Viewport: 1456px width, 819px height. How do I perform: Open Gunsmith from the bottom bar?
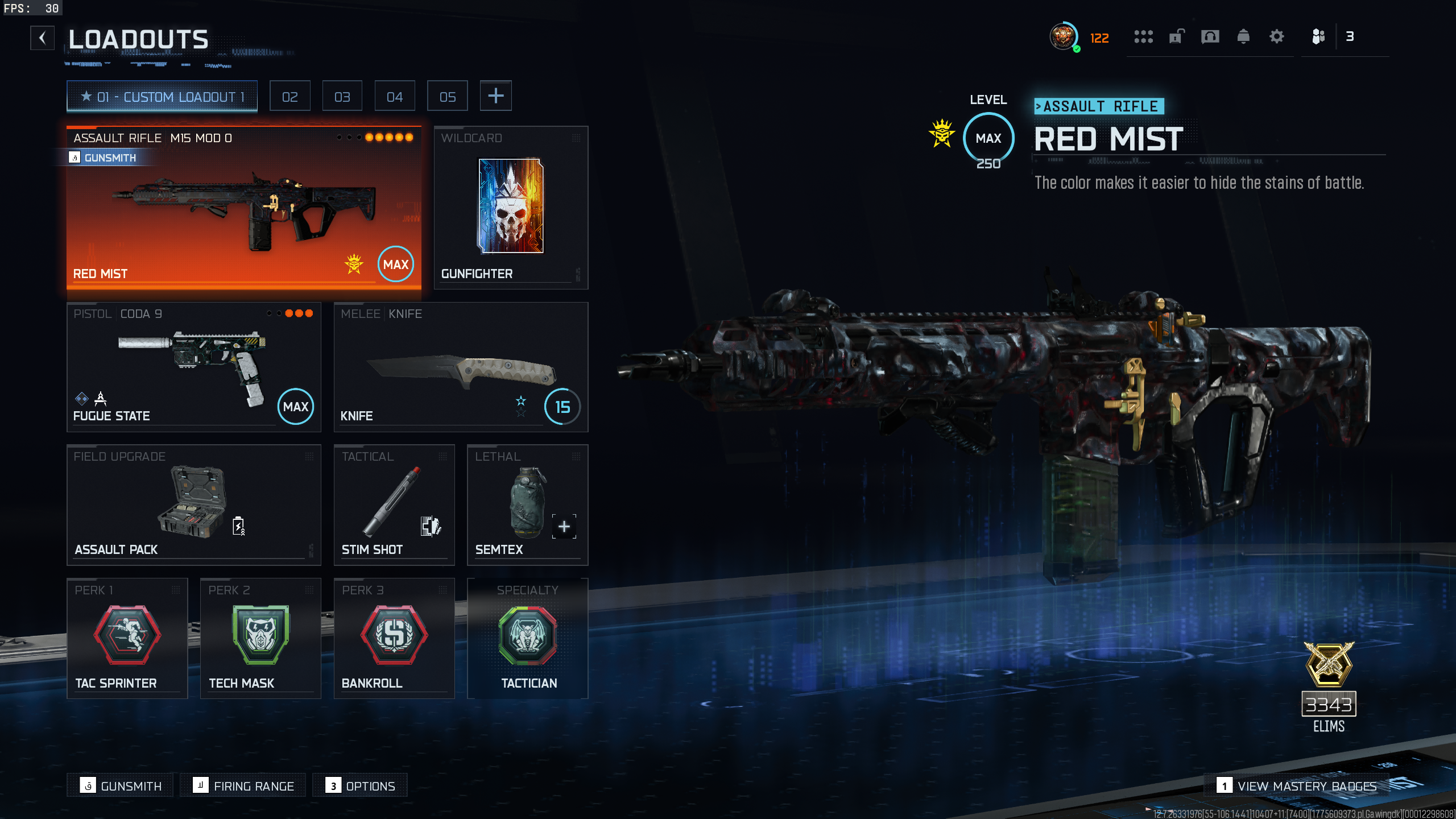(x=121, y=786)
